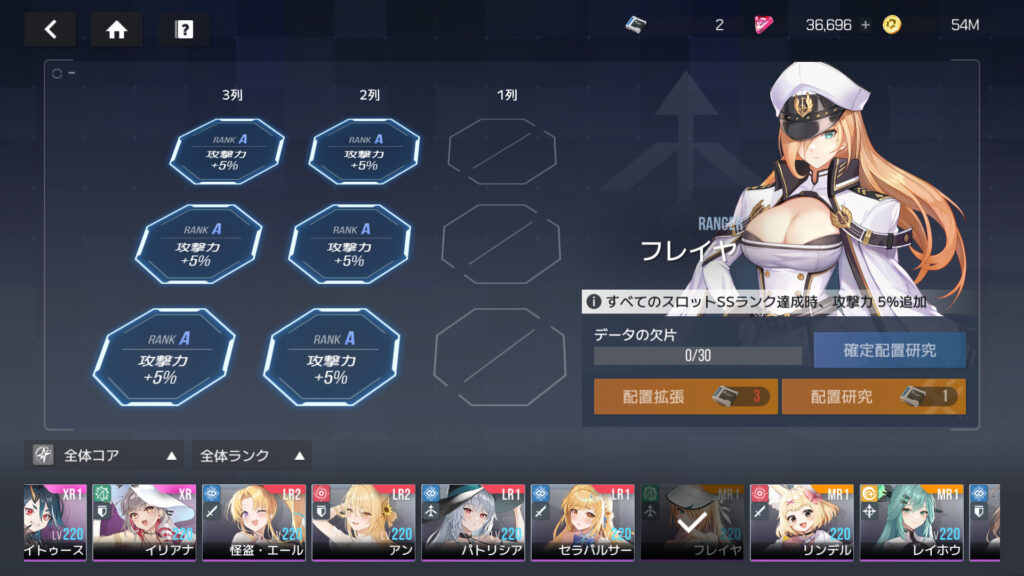Open the 全体ランク filter dropdown

click(x=251, y=455)
